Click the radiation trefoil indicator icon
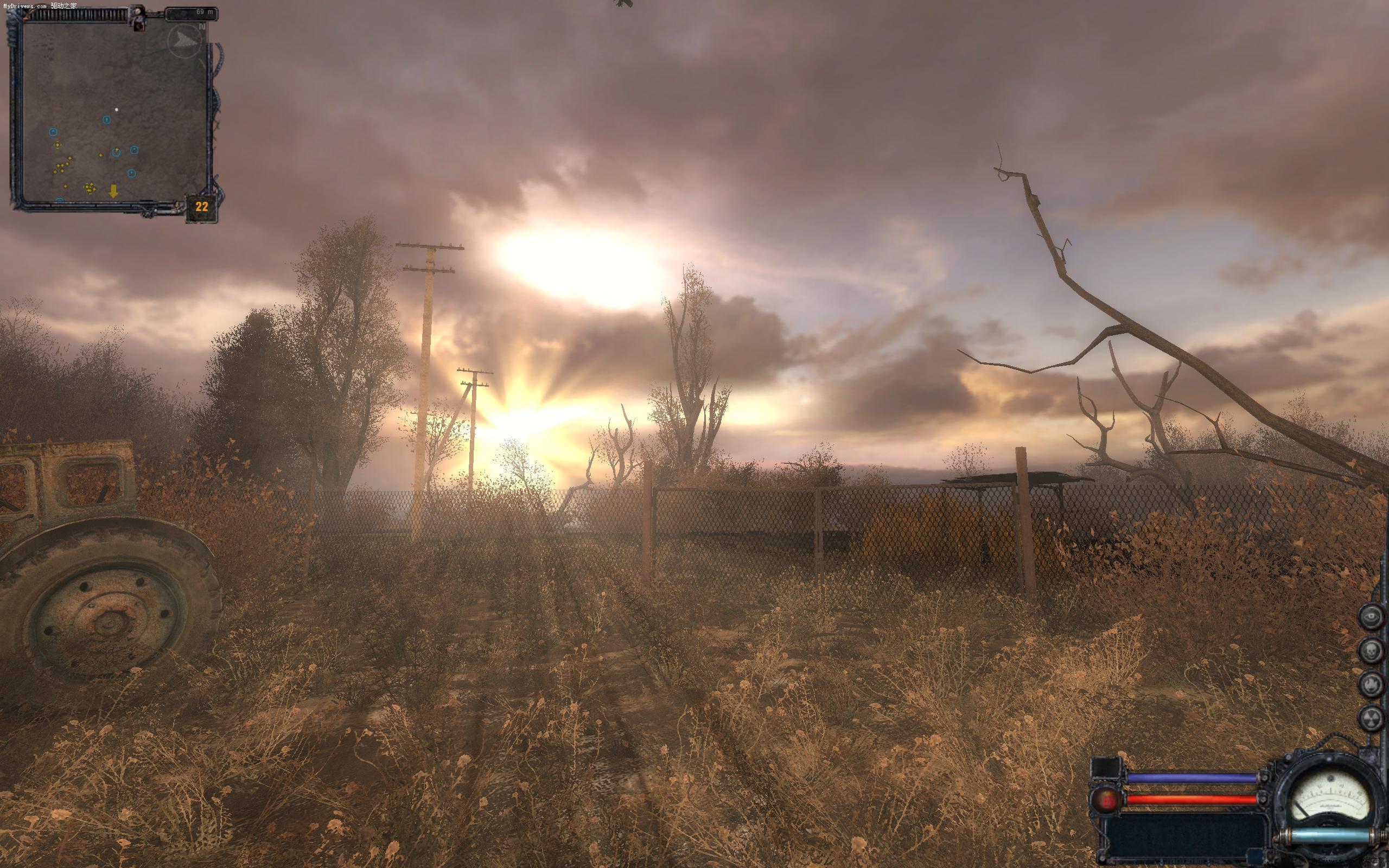 [1371, 718]
